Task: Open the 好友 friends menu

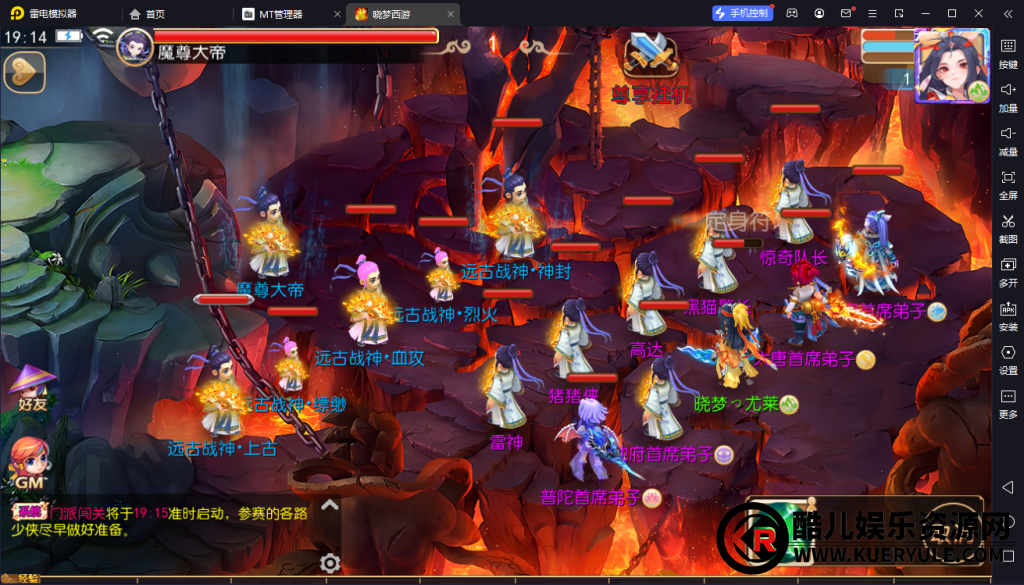Action: pos(31,387)
